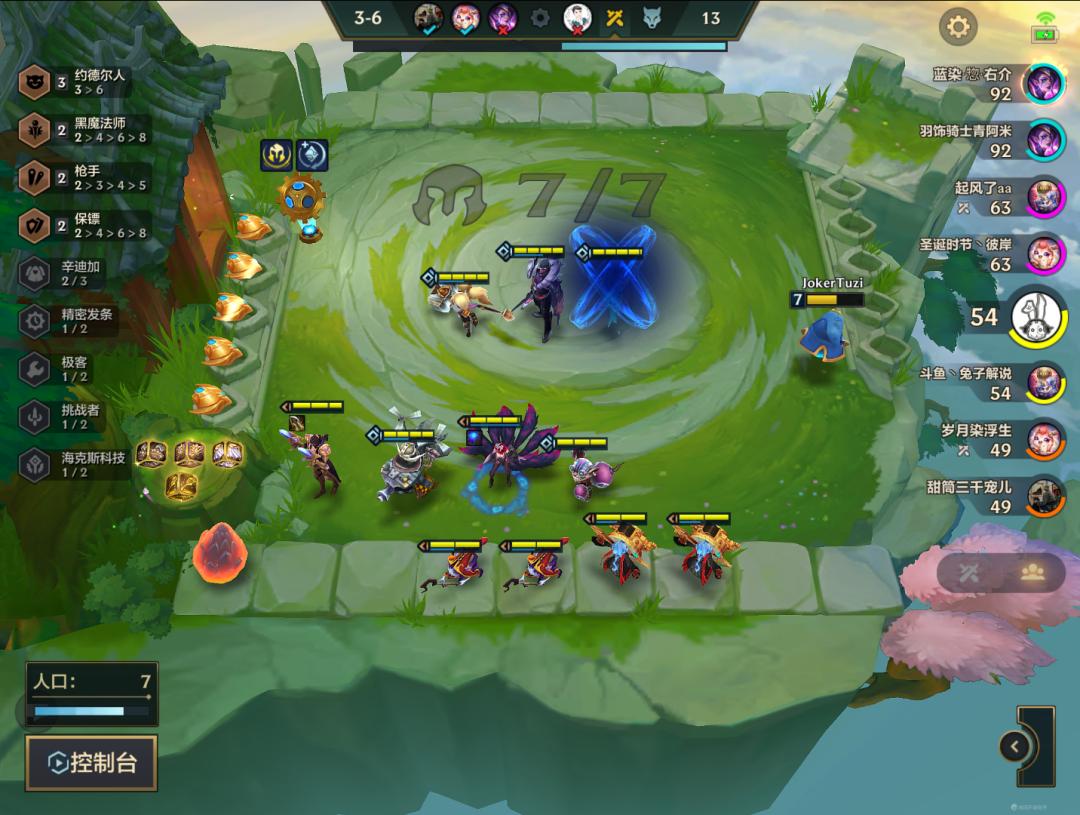
Task: Expand the side panel arrow button
Action: pyautogui.click(x=1014, y=746)
